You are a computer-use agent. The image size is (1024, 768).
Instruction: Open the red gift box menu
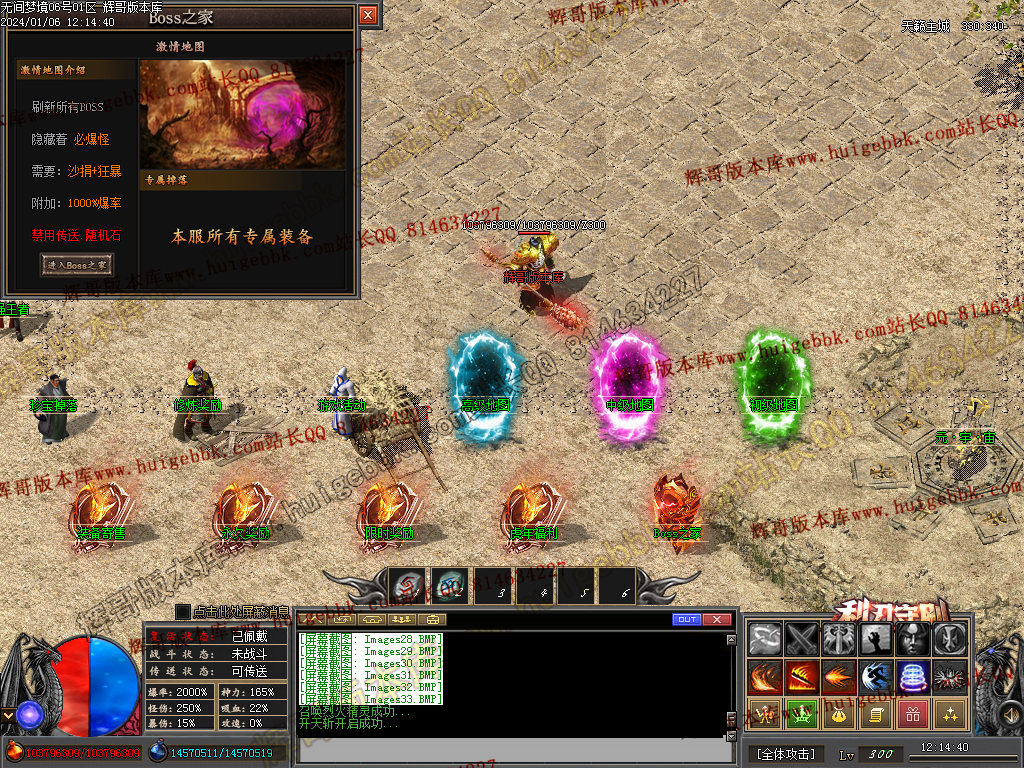pos(913,714)
